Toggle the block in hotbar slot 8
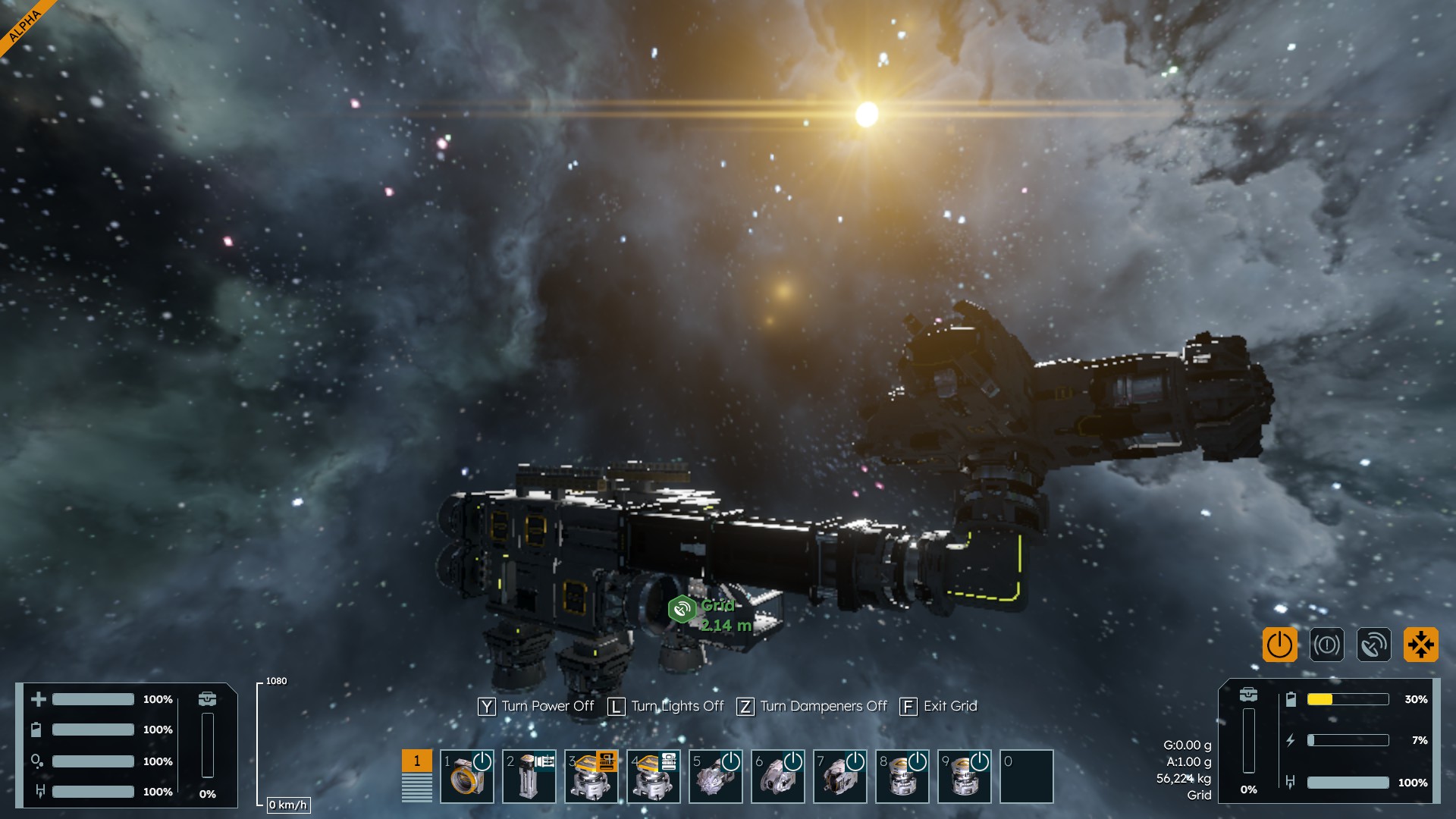The height and width of the screenshot is (819, 1456). (902, 776)
